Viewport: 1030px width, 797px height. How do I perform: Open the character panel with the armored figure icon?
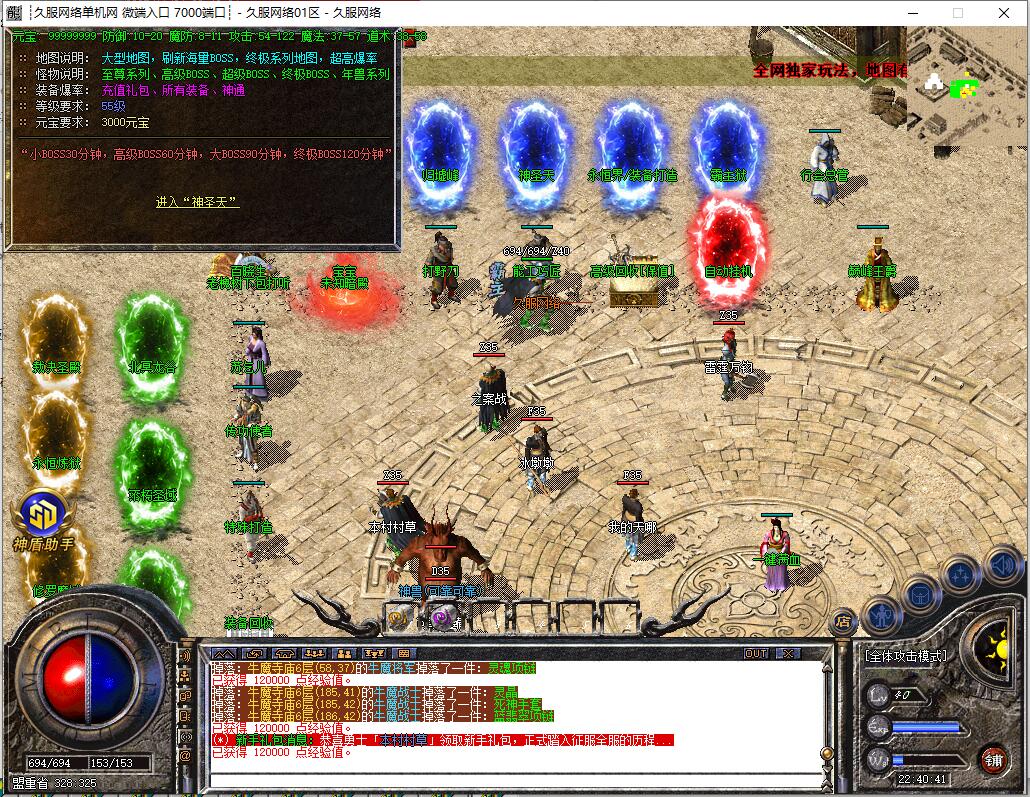[882, 612]
